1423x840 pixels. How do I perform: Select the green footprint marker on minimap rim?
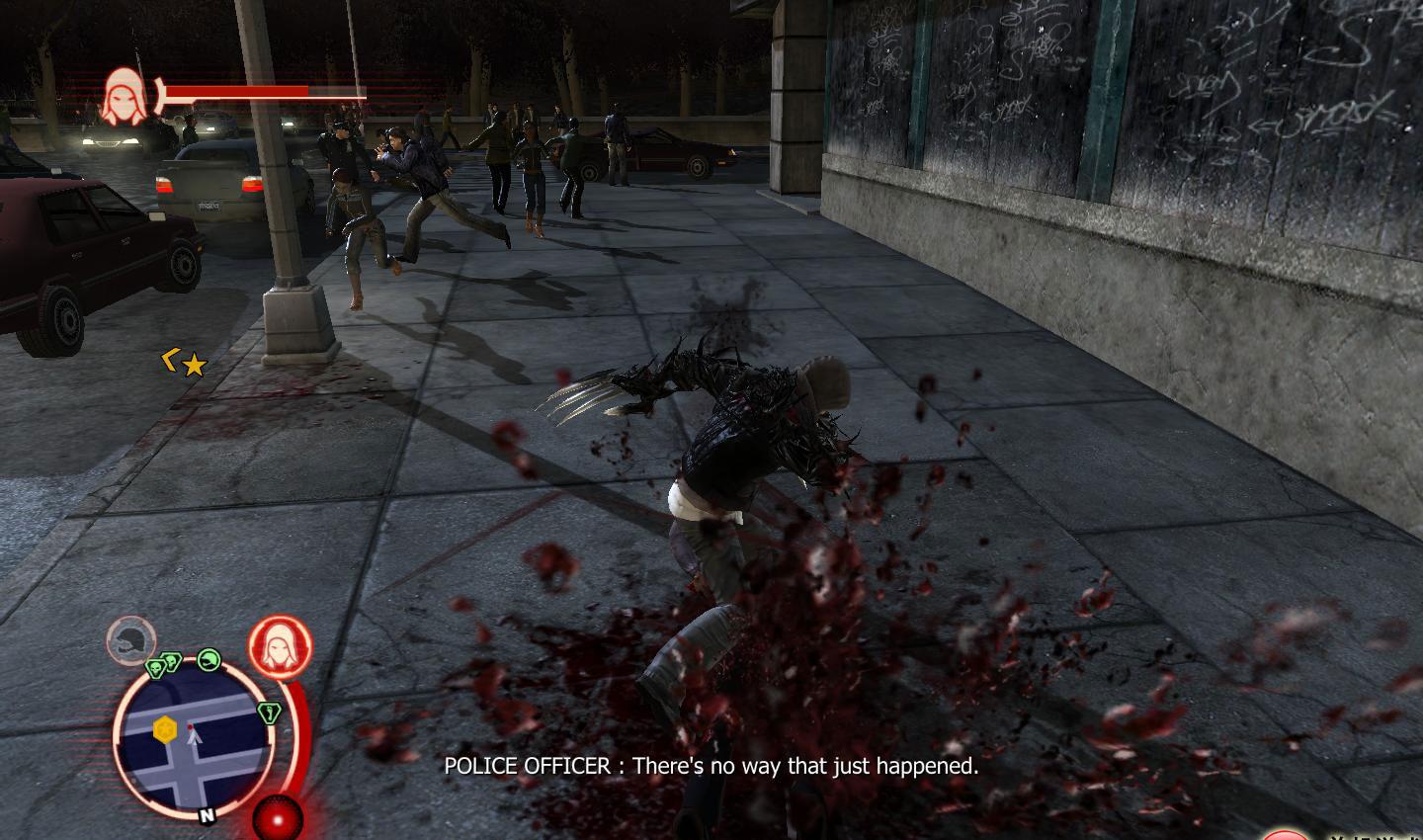click(x=267, y=712)
